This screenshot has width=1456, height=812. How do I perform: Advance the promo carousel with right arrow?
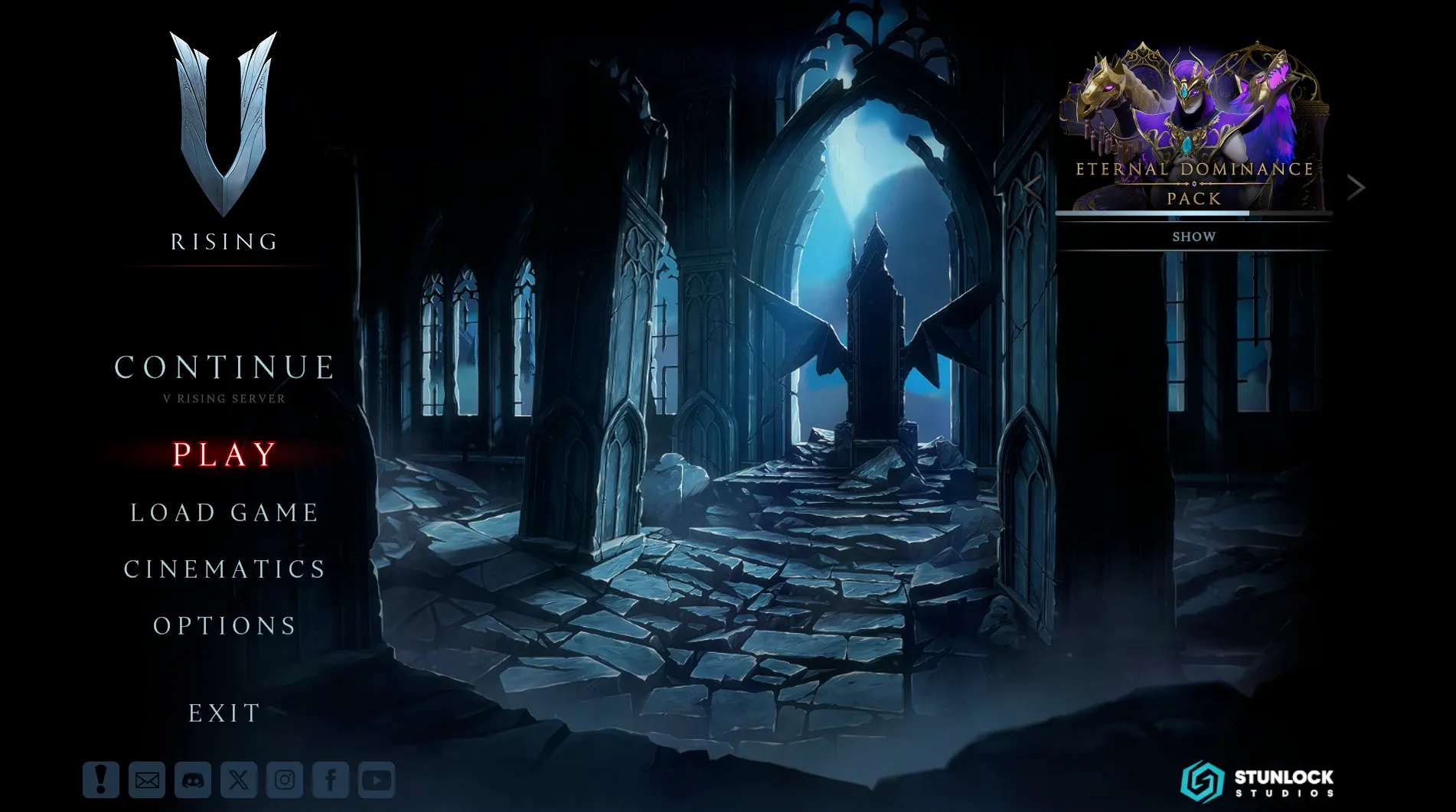click(x=1356, y=187)
